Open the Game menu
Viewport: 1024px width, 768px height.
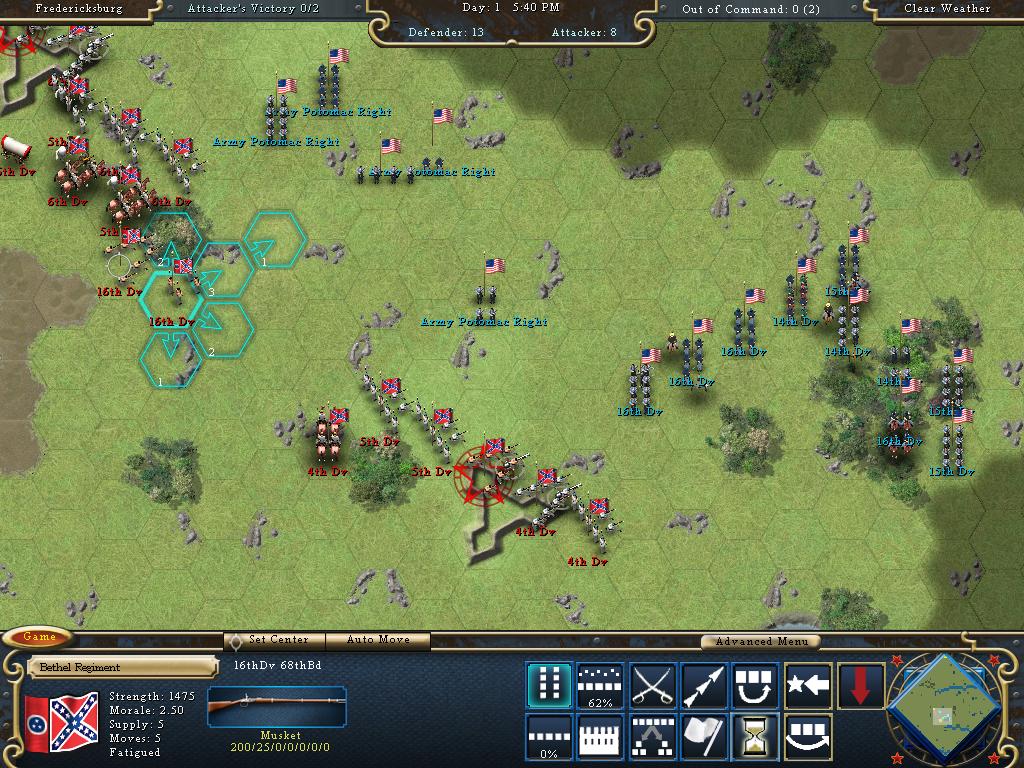(x=39, y=637)
